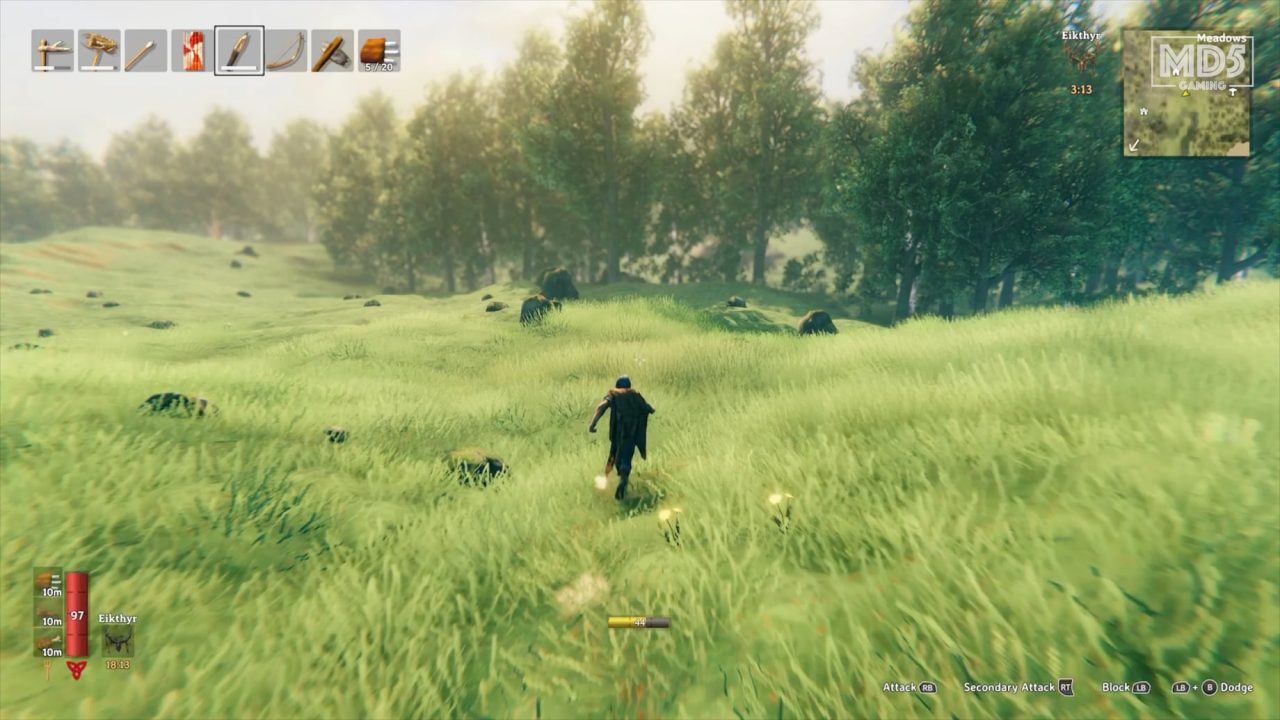Activate the Eikthyr forsaken power icon
The height and width of the screenshot is (720, 1280).
click(x=117, y=638)
